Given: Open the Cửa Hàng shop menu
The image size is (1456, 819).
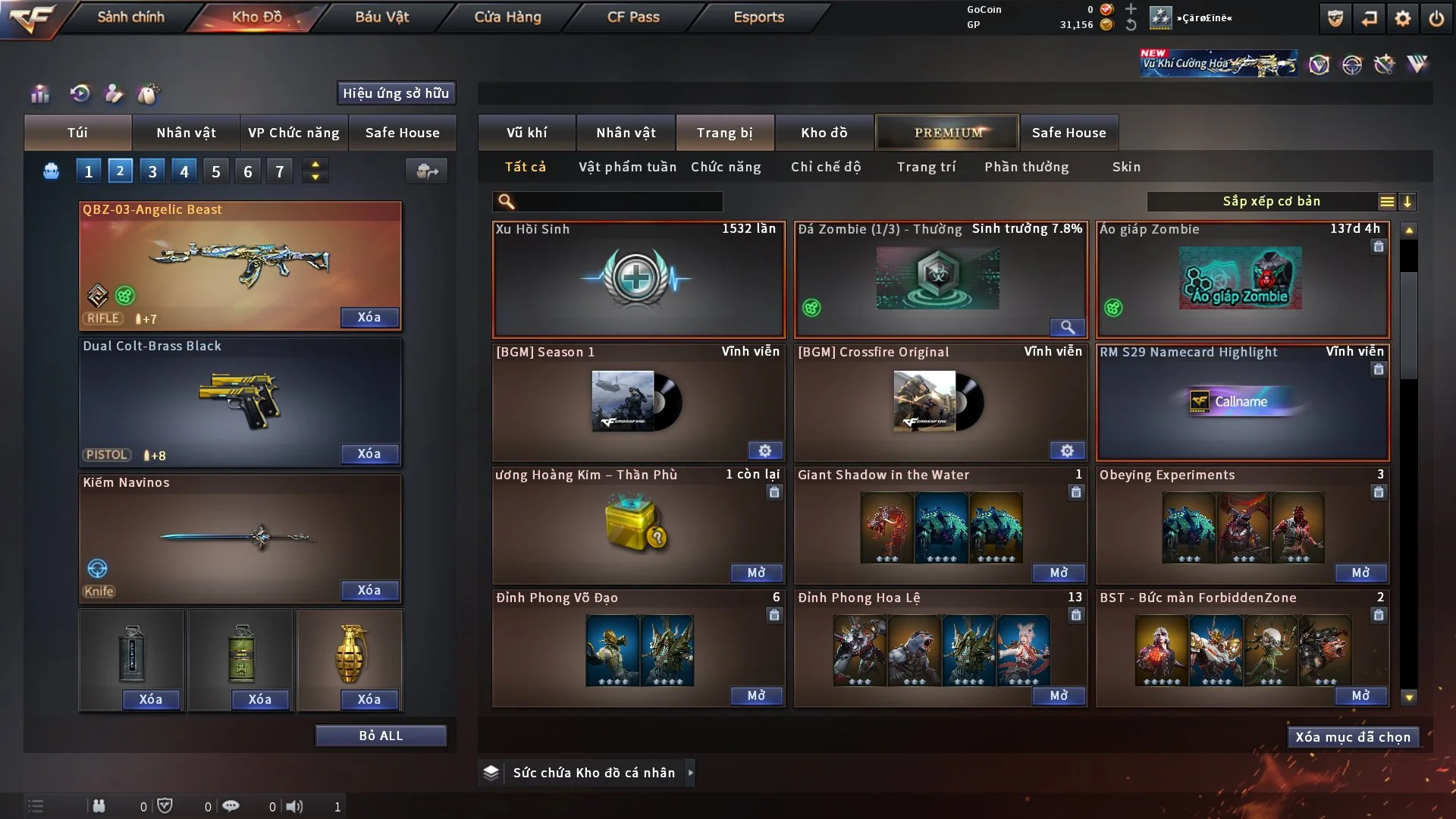Looking at the screenshot, I should coord(507,17).
